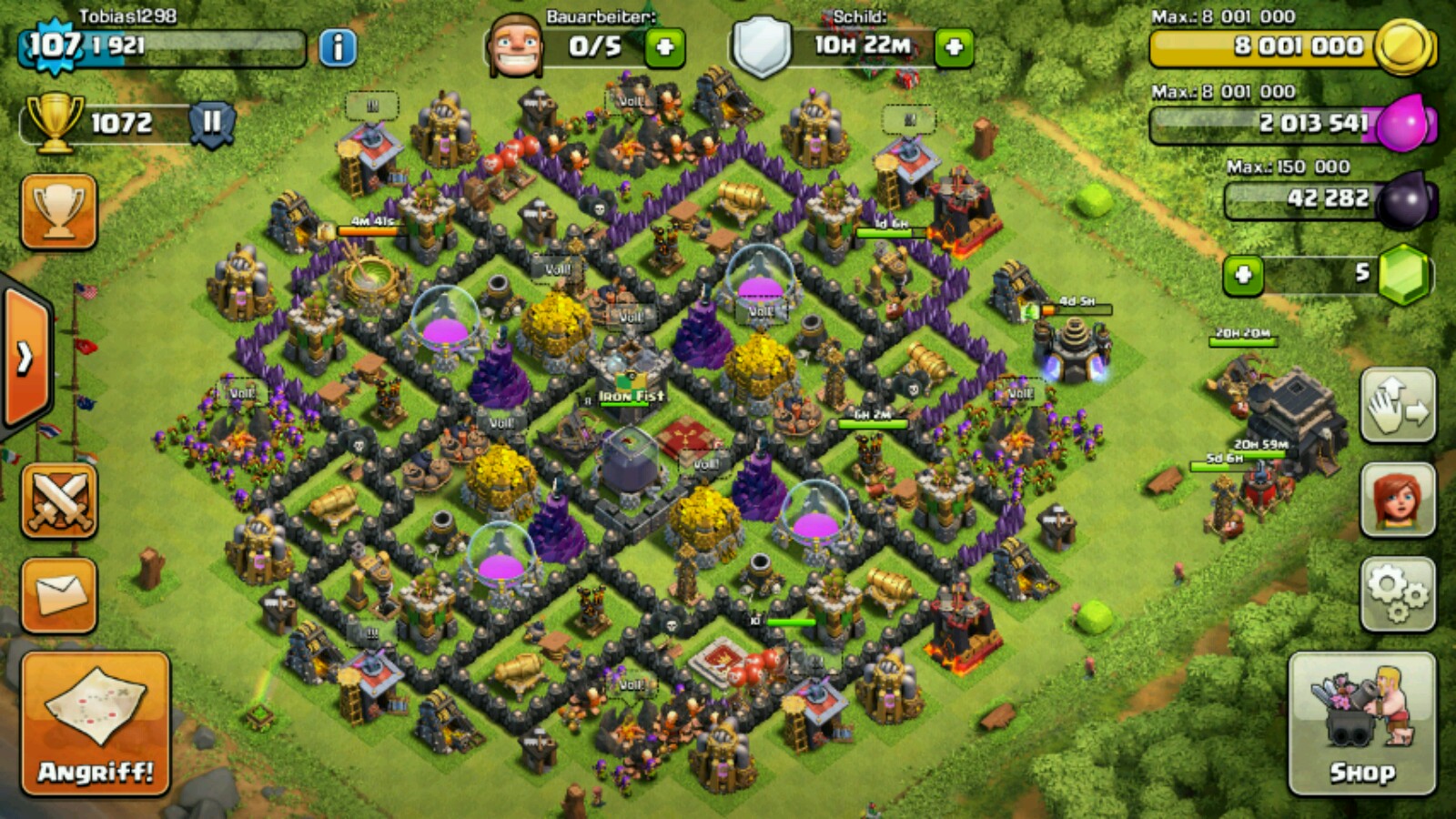The width and height of the screenshot is (1456, 819).
Task: Click the level 107 experience badge
Action: coord(53,44)
